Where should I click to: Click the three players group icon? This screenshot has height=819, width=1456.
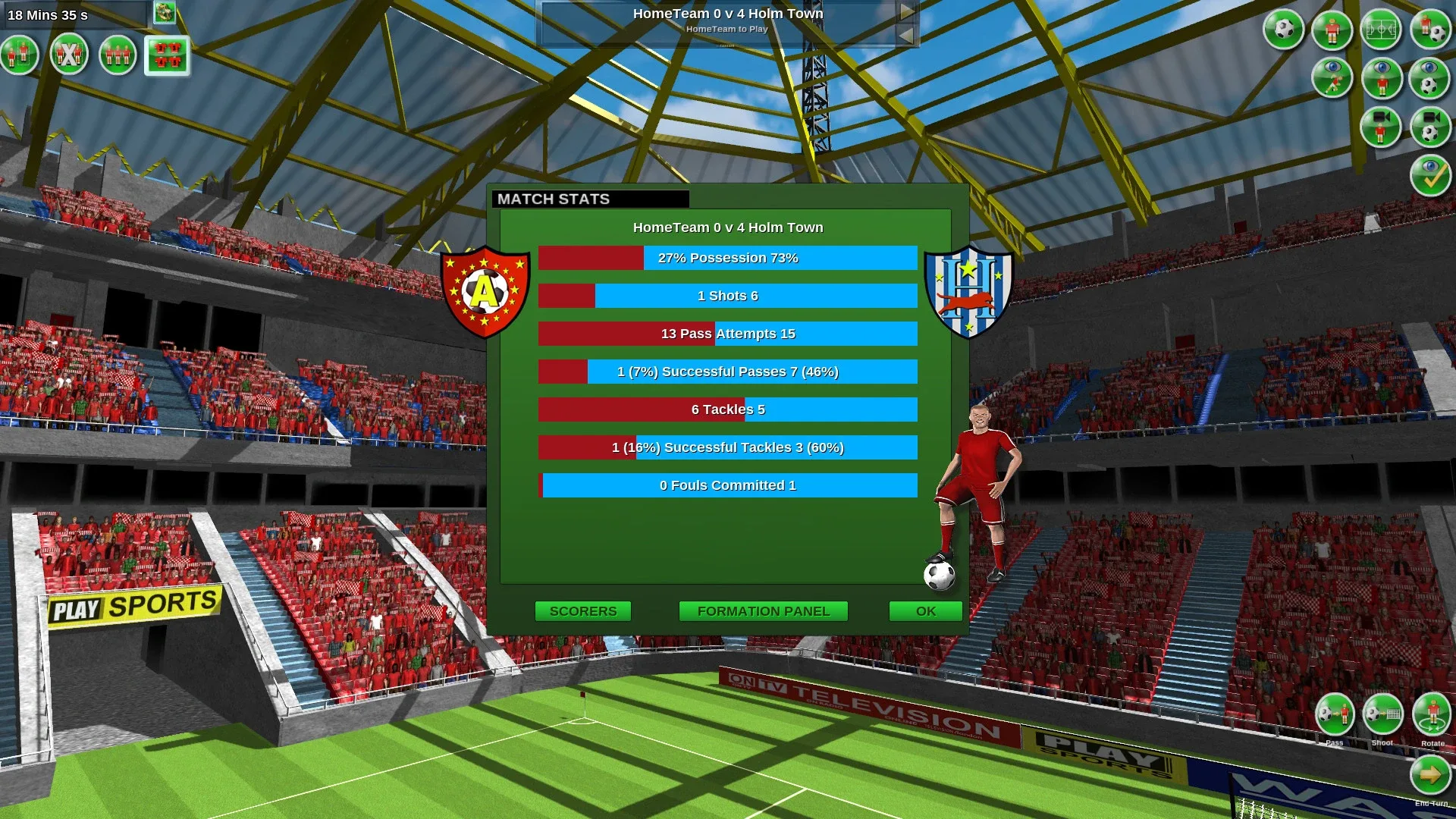[118, 55]
